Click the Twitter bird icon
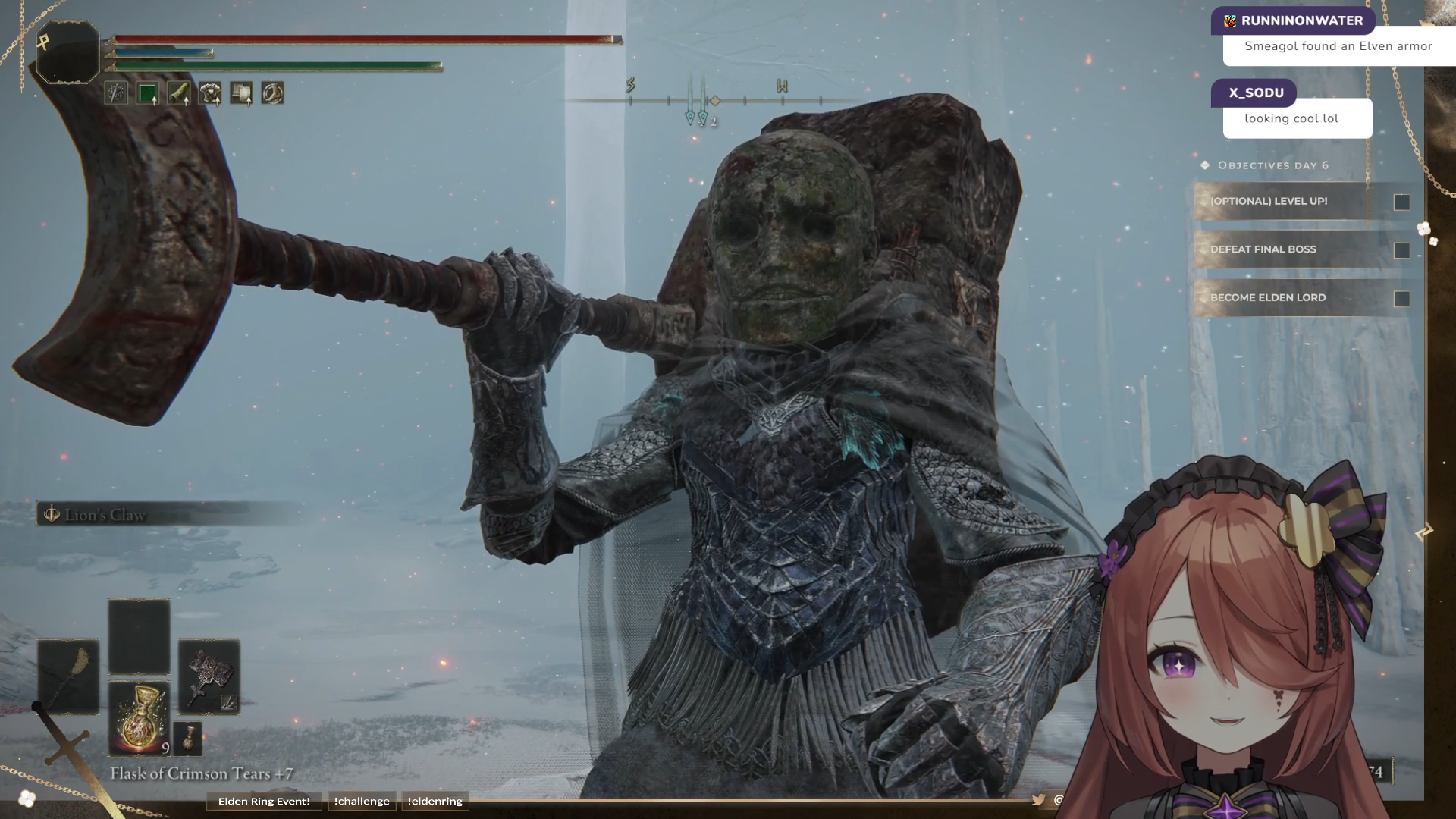 click(x=1038, y=799)
